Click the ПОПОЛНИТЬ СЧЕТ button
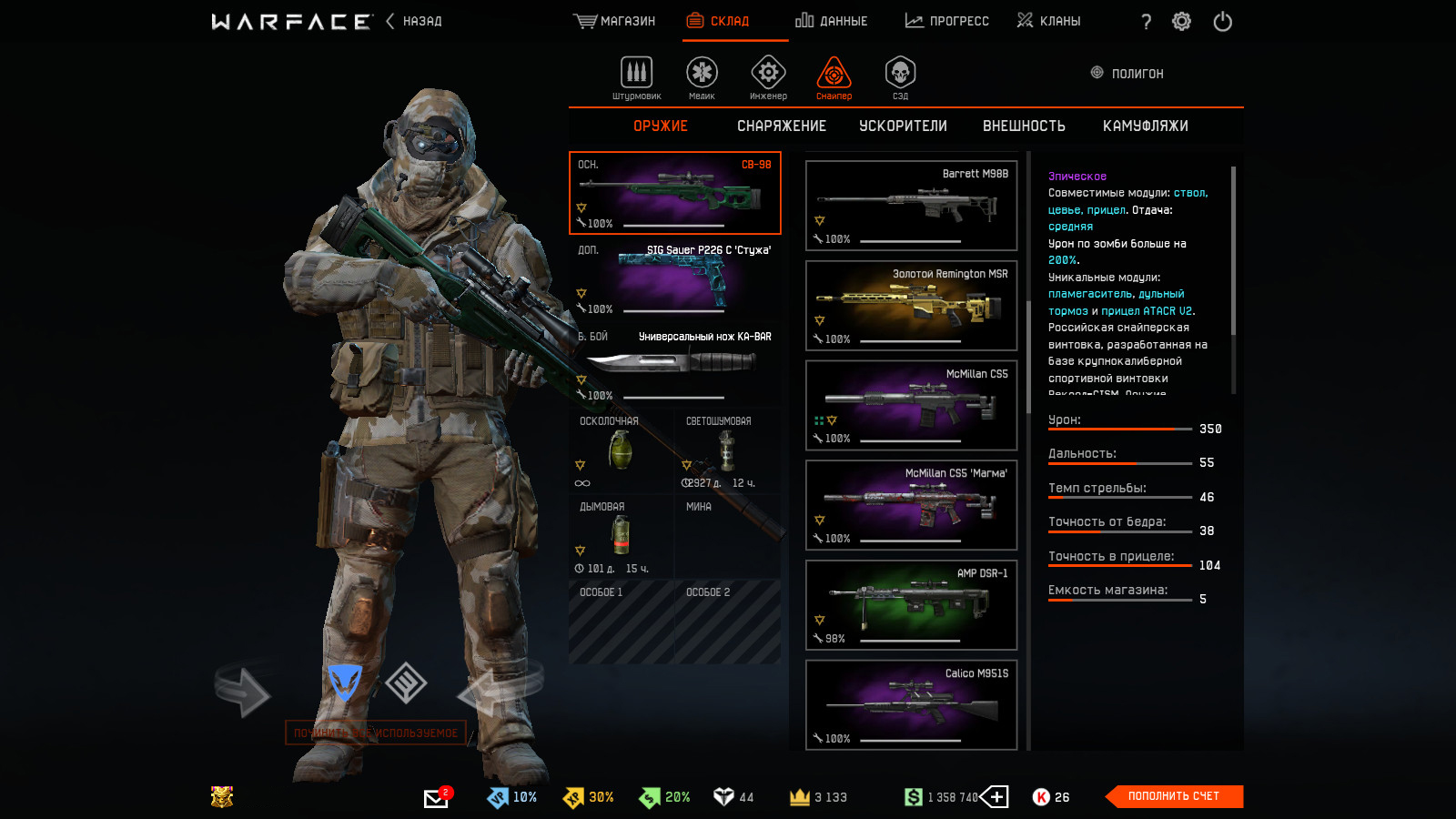This screenshot has width=1456, height=819. click(x=1174, y=796)
